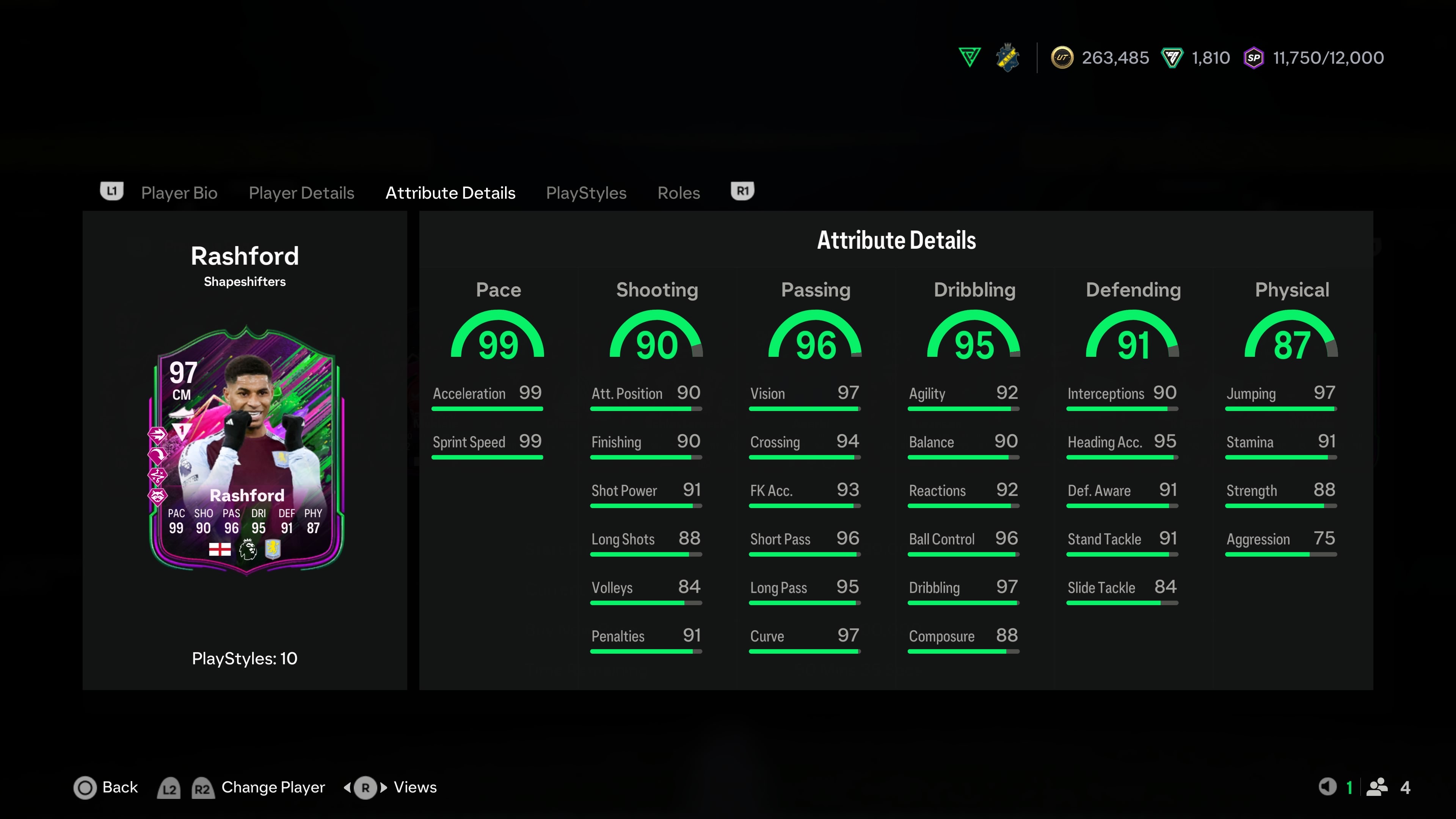Viewport: 1456px width, 819px height.
Task: Click the gold coins balance icon
Action: point(1062,58)
